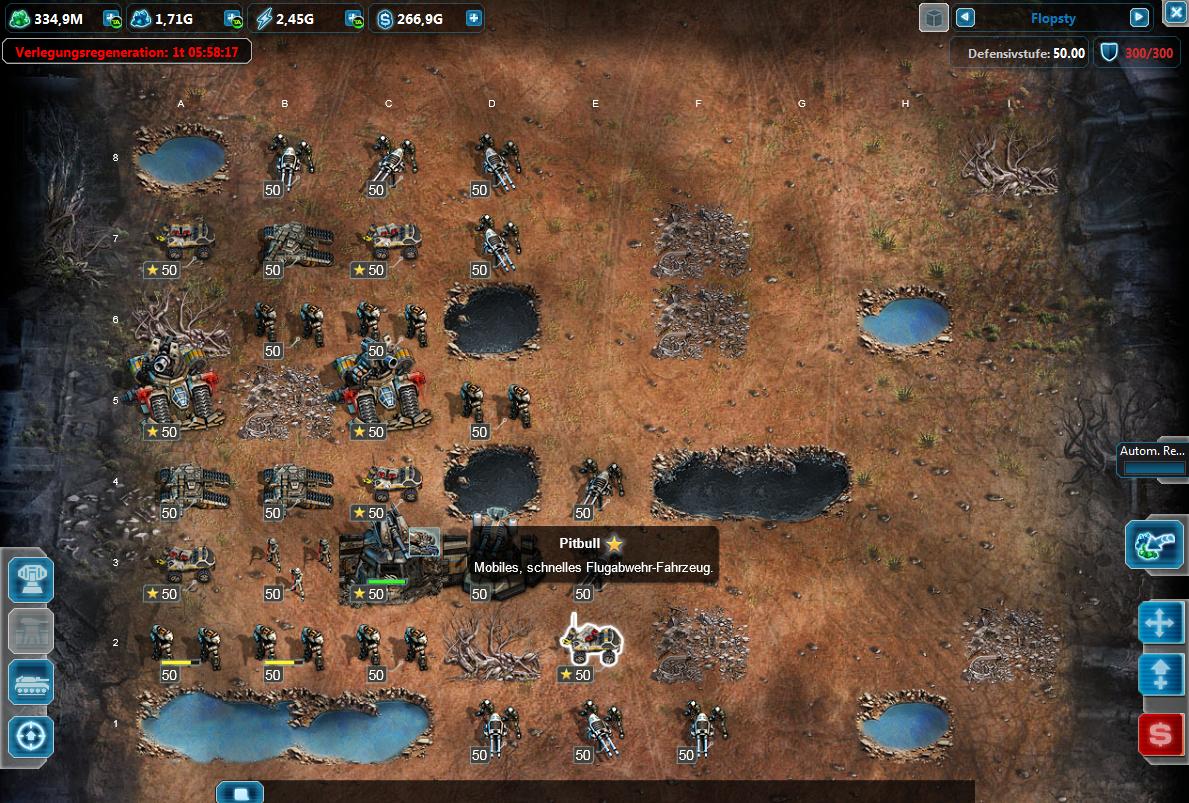Activate the red sell tool

pos(1160,735)
